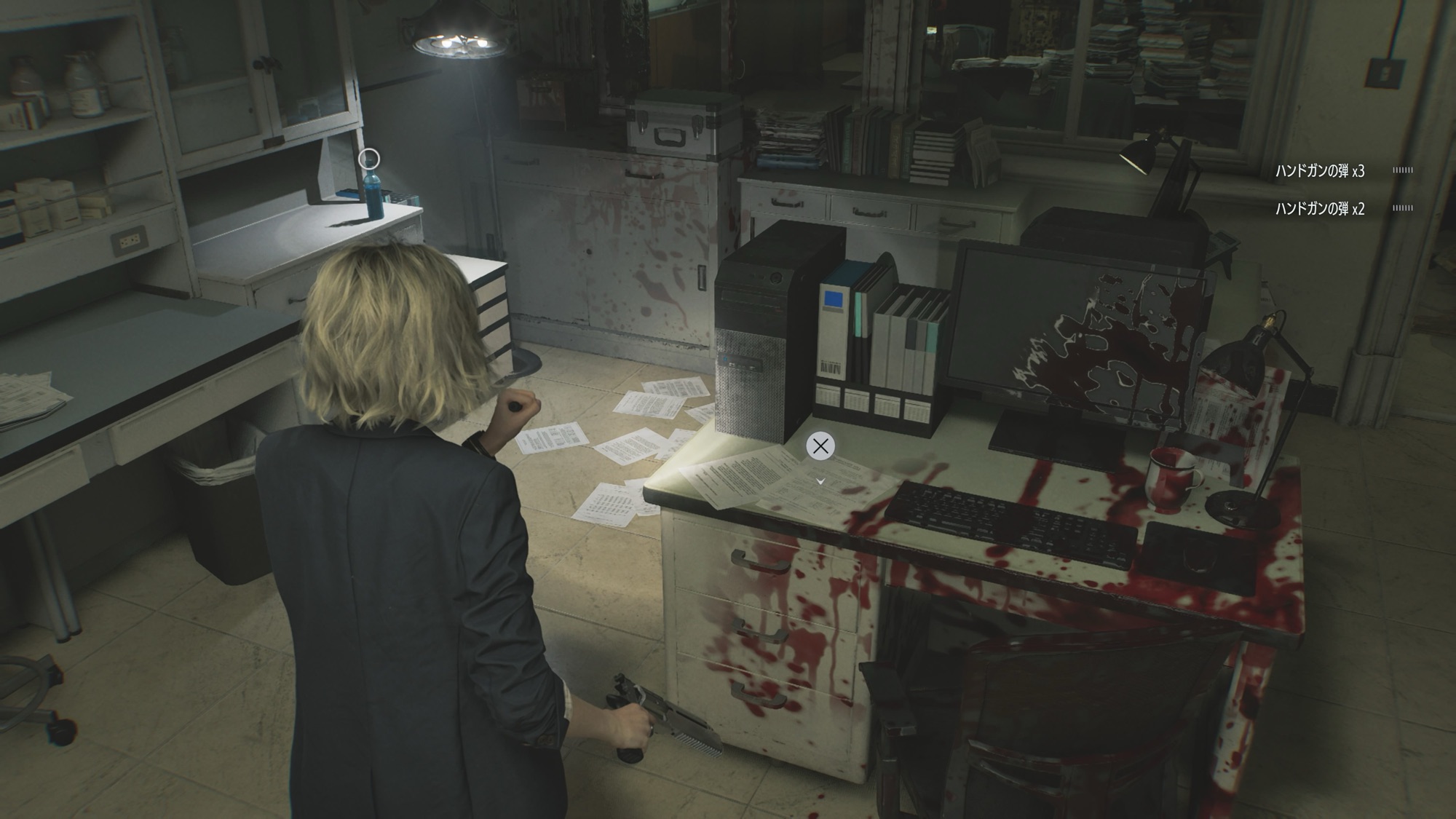
Task: Select the circle marker above the blue bottle
Action: click(370, 158)
